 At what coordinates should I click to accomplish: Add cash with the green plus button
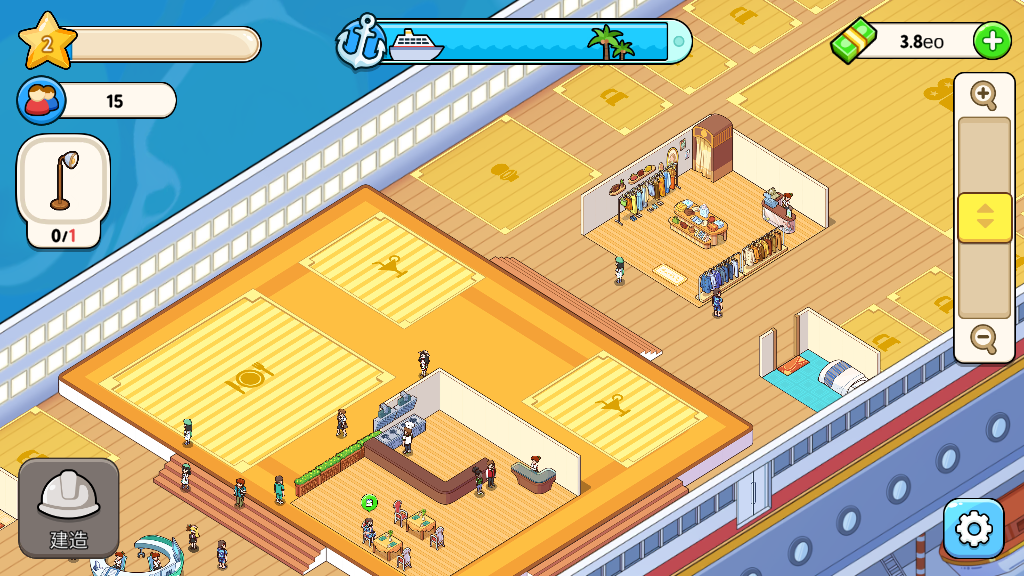(x=991, y=41)
